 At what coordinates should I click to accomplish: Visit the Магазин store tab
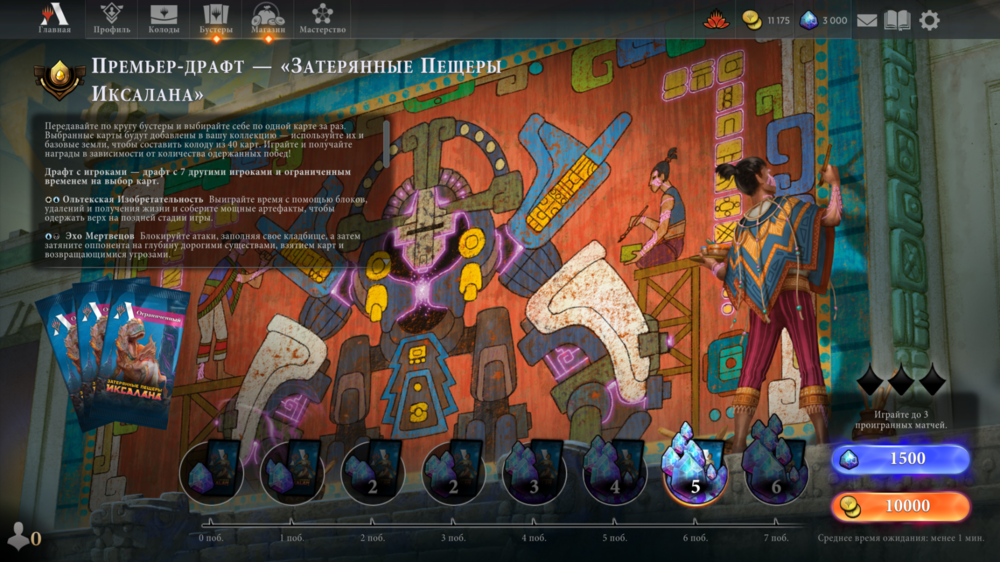pyautogui.click(x=268, y=19)
